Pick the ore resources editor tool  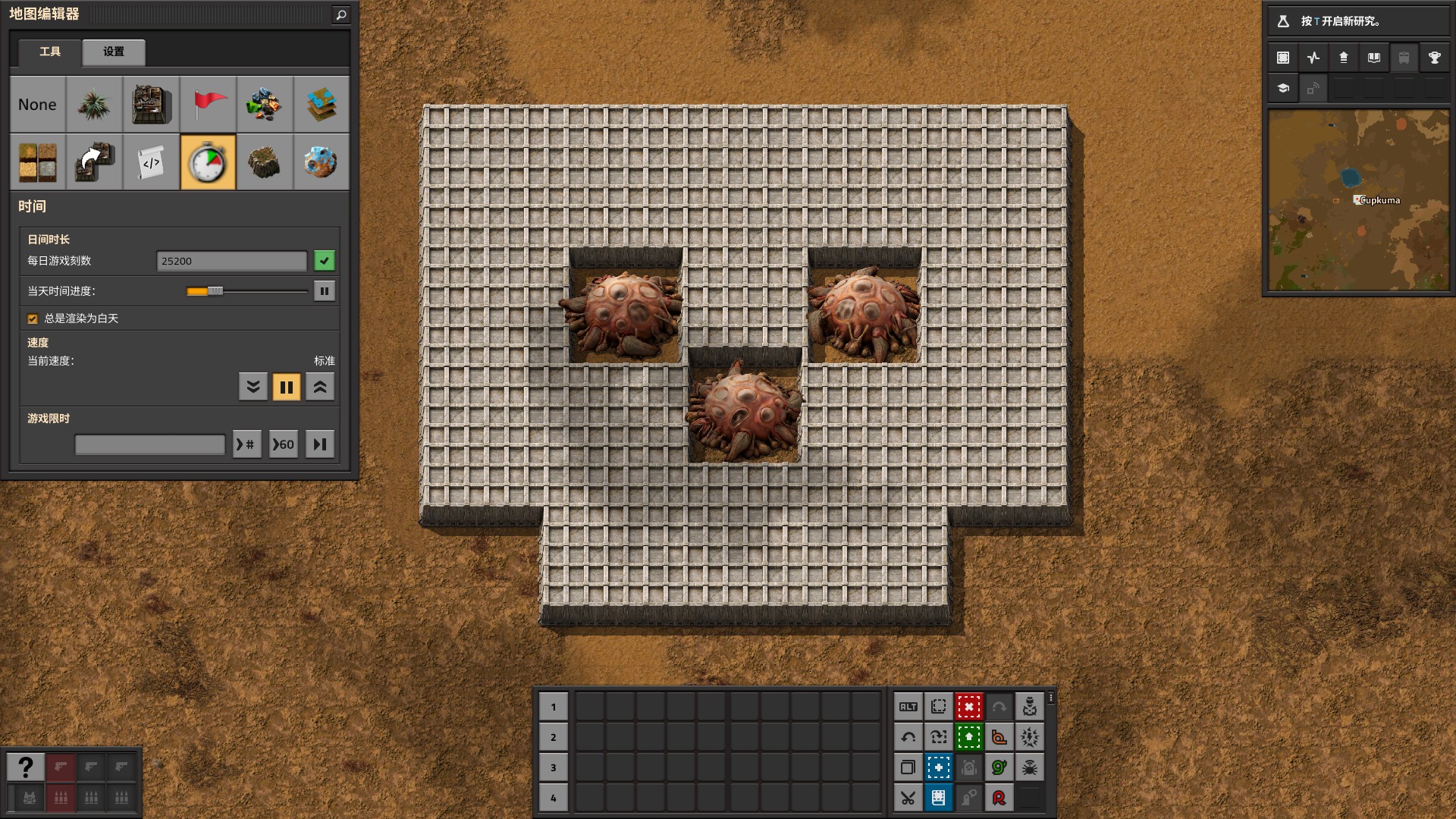264,105
